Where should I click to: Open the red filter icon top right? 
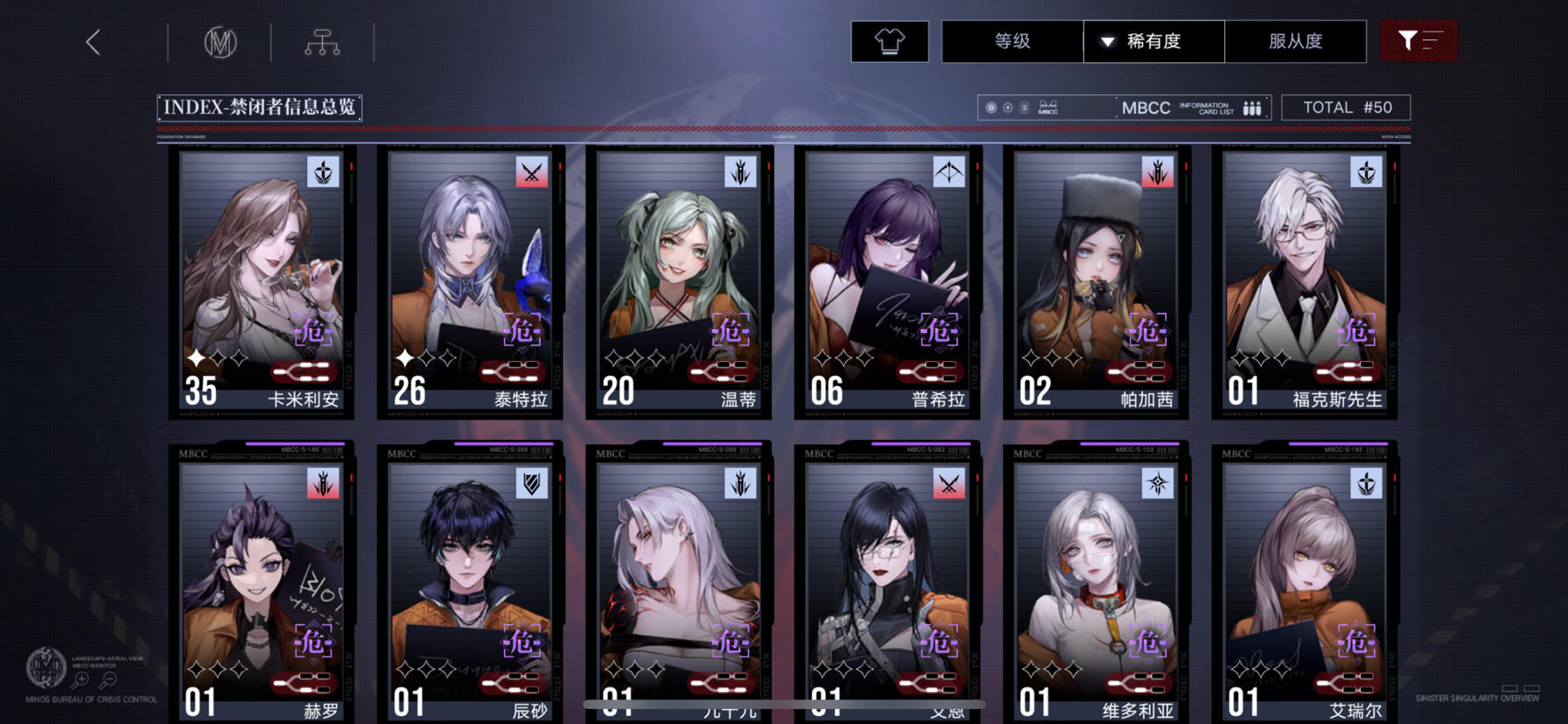click(x=1418, y=40)
